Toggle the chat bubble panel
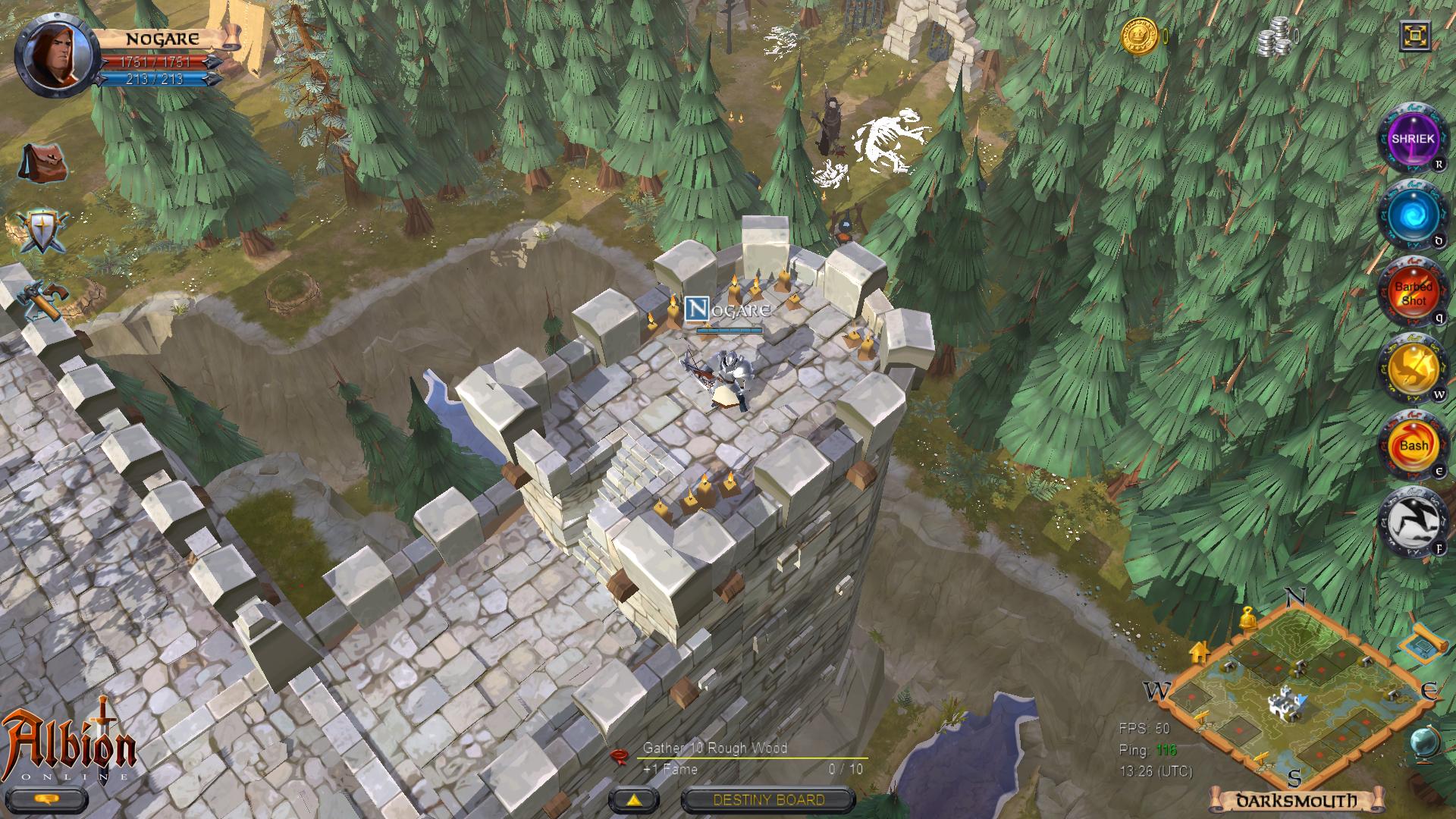The height and width of the screenshot is (819, 1456). [x=47, y=798]
